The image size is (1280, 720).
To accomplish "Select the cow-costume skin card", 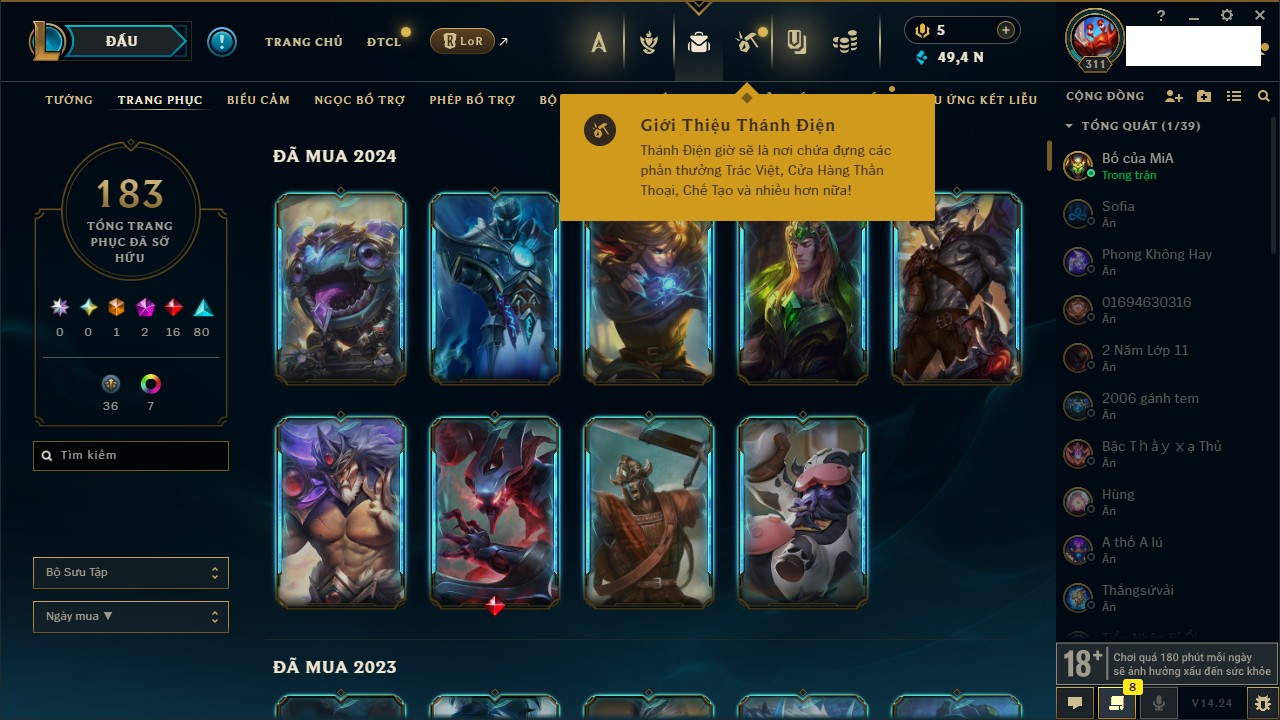I will pyautogui.click(x=802, y=512).
